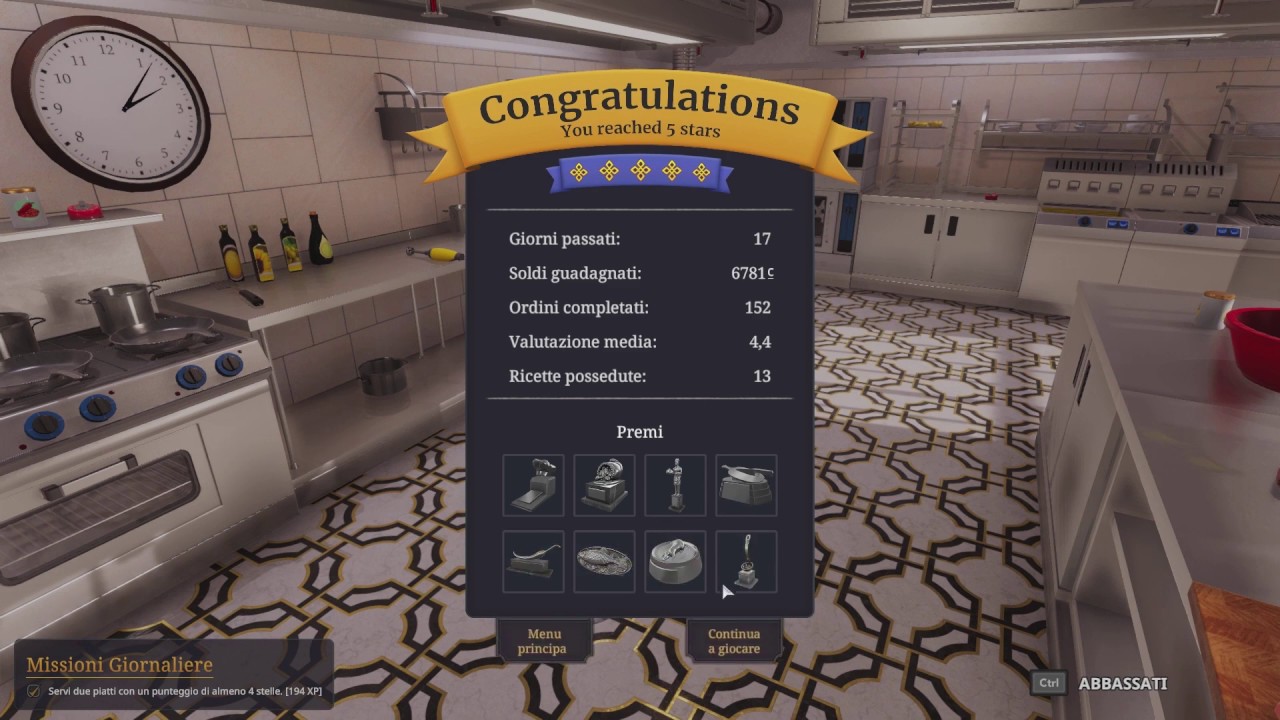Select the Premi section heading
Viewport: 1280px width, 720px height.
coord(640,431)
